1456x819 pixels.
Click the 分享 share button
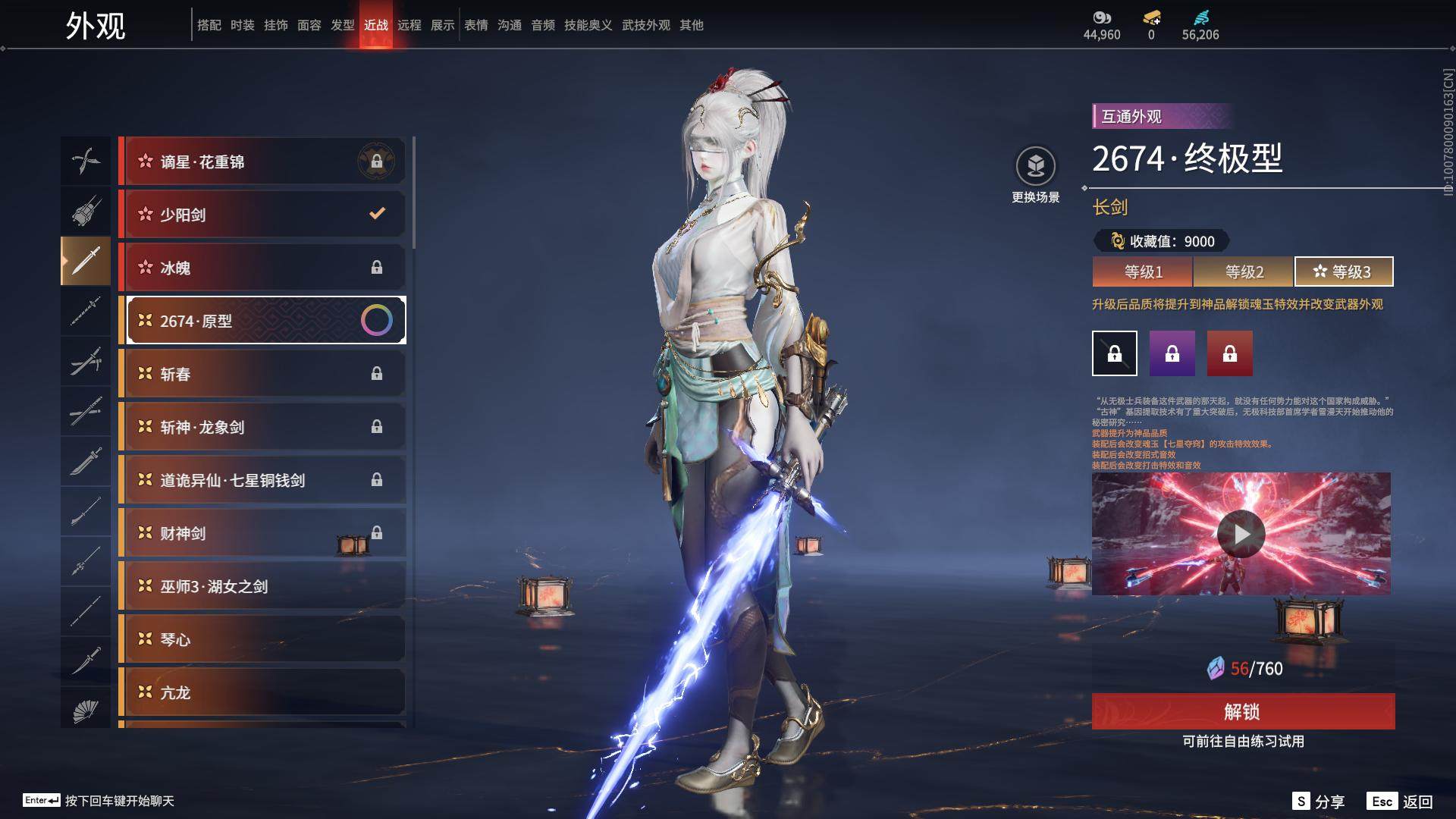click(1319, 802)
